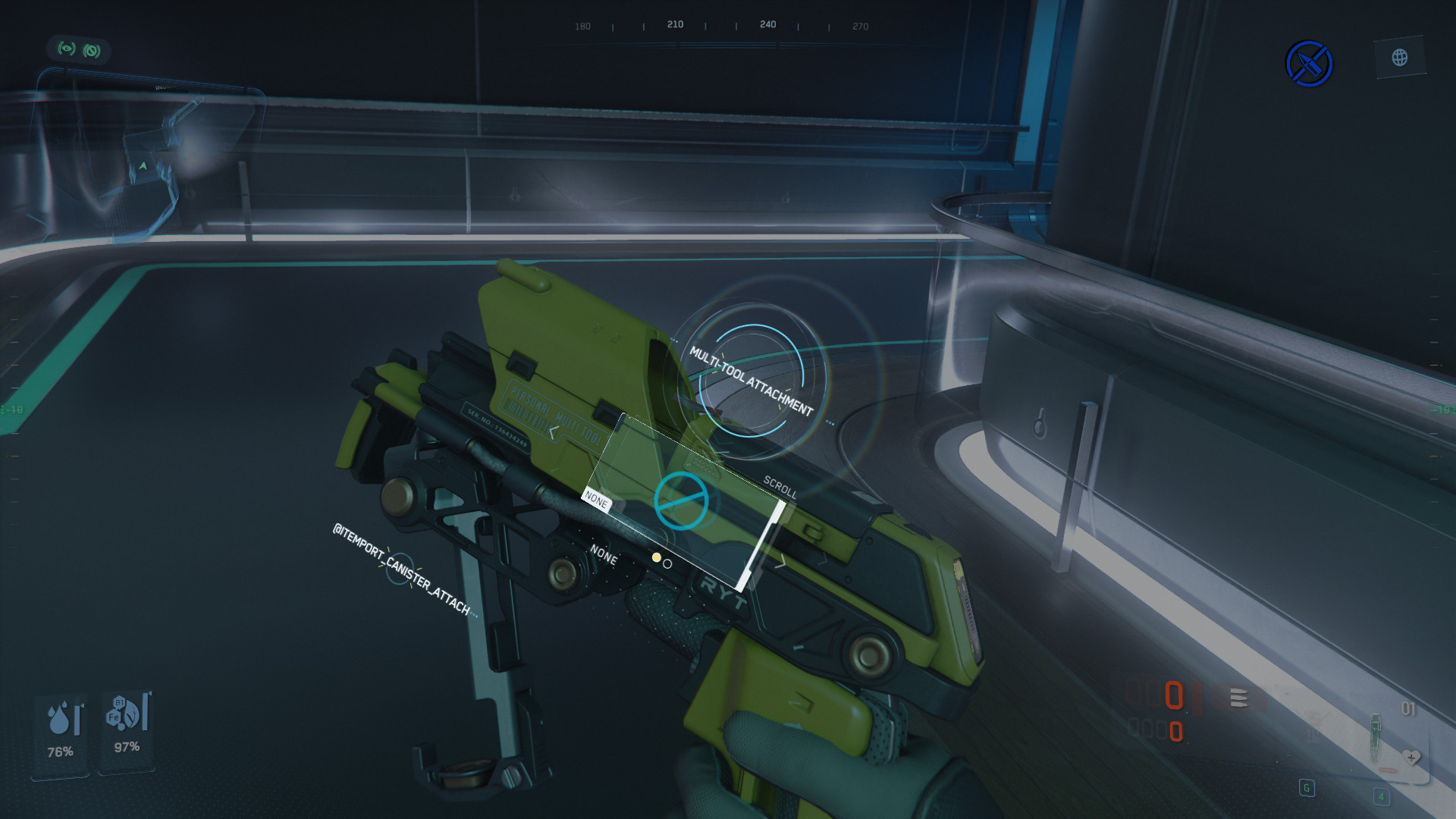Click the eye visibility indicator top-left
This screenshot has width=1456, height=819.
coord(67,47)
